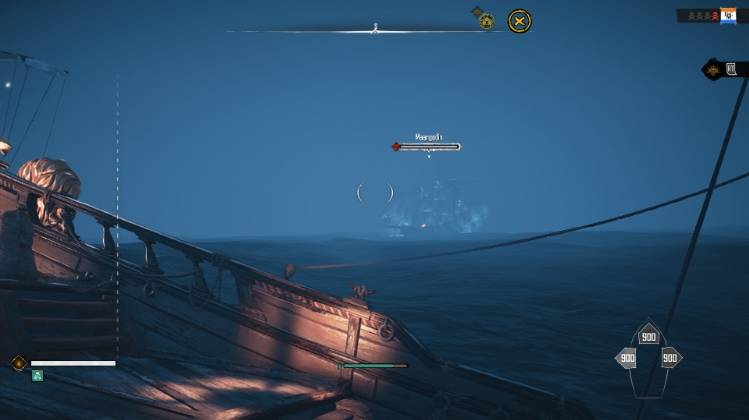Click the orange diamond ship emblem
This screenshot has width=749, height=420.
pyautogui.click(x=18, y=363)
